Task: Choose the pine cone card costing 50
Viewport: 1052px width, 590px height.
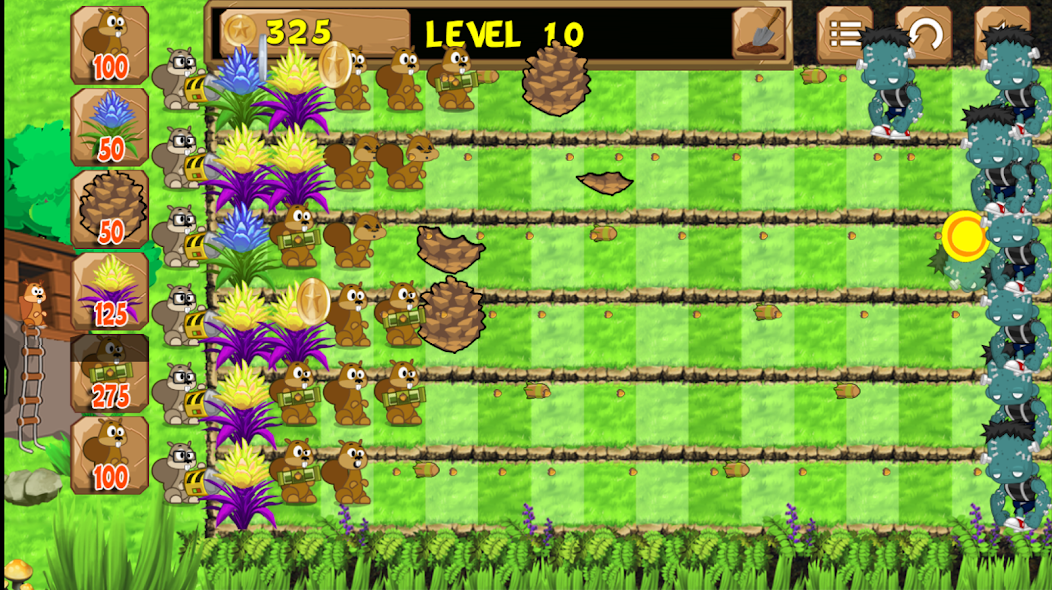Action: (110, 209)
